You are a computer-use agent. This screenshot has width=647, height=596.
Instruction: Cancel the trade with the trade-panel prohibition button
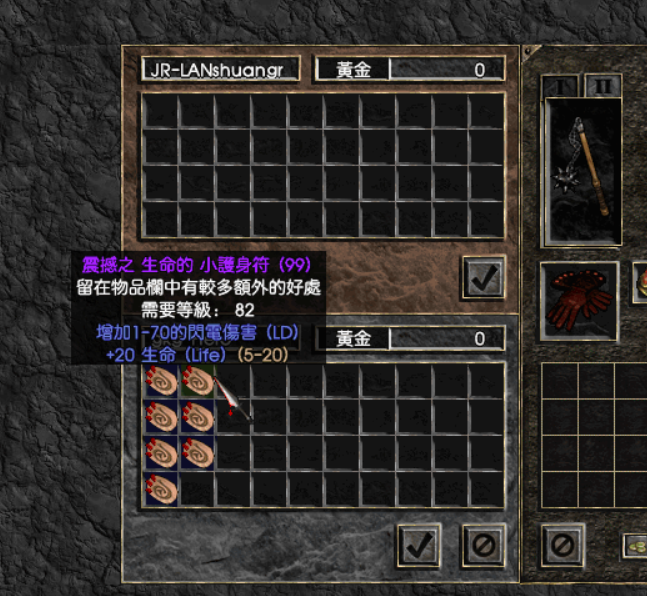[x=483, y=544]
